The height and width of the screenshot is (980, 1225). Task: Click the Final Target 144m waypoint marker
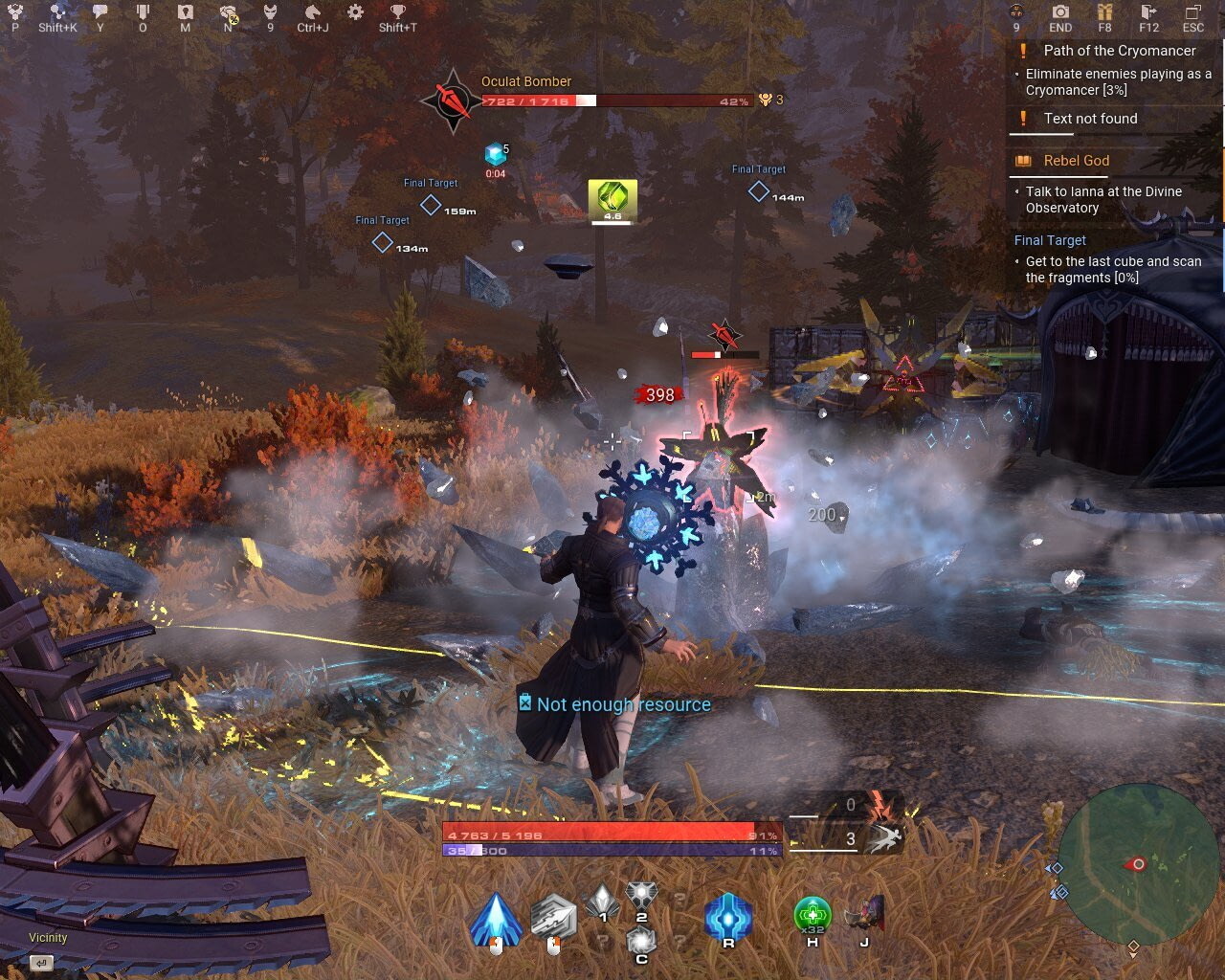click(x=757, y=192)
